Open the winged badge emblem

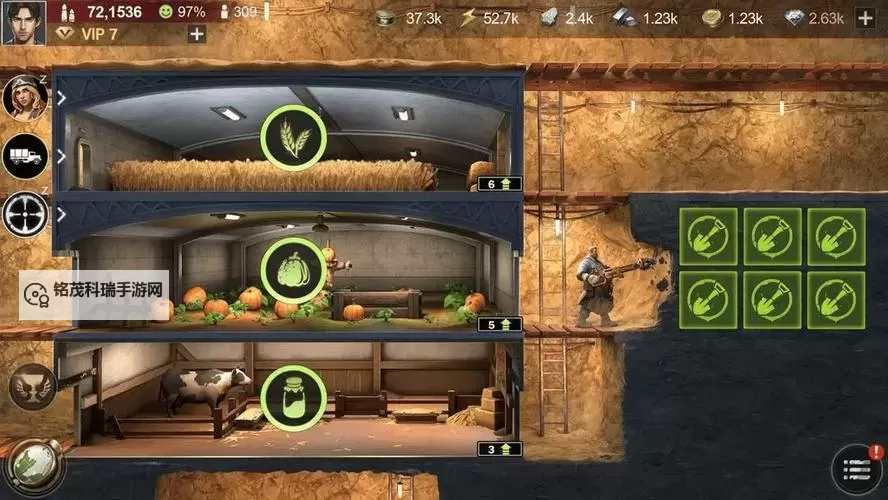click(32, 386)
